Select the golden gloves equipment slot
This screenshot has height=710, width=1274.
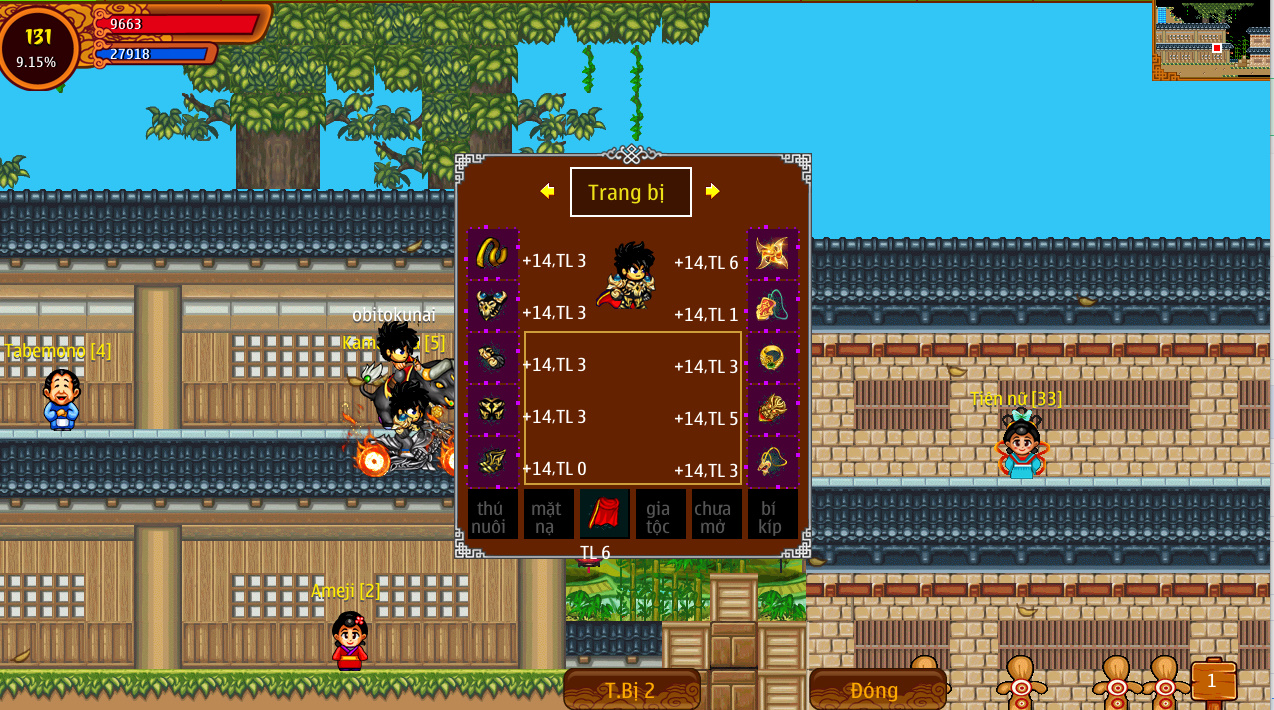coord(492,357)
